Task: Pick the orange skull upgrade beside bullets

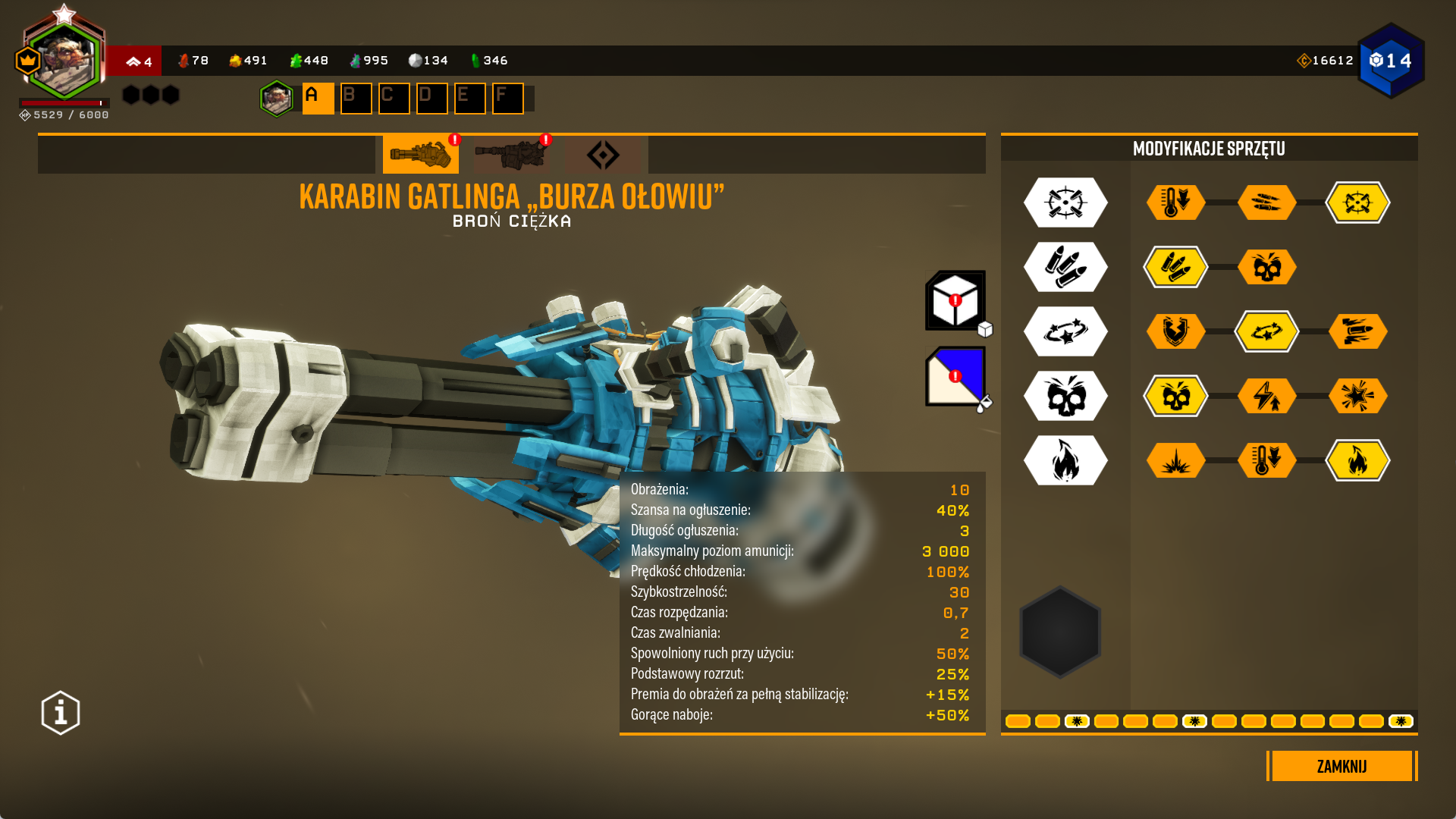Action: coord(1266,267)
